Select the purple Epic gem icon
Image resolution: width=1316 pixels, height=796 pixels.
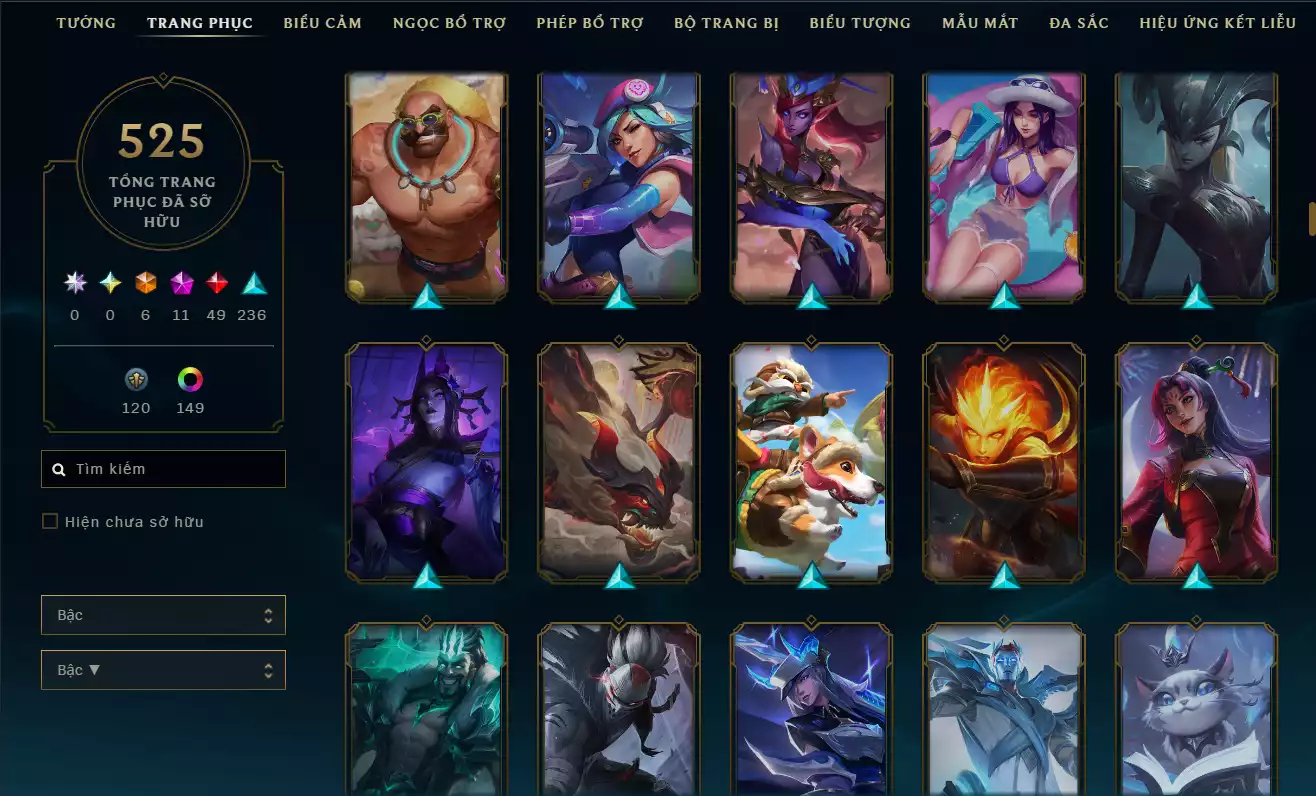(180, 284)
